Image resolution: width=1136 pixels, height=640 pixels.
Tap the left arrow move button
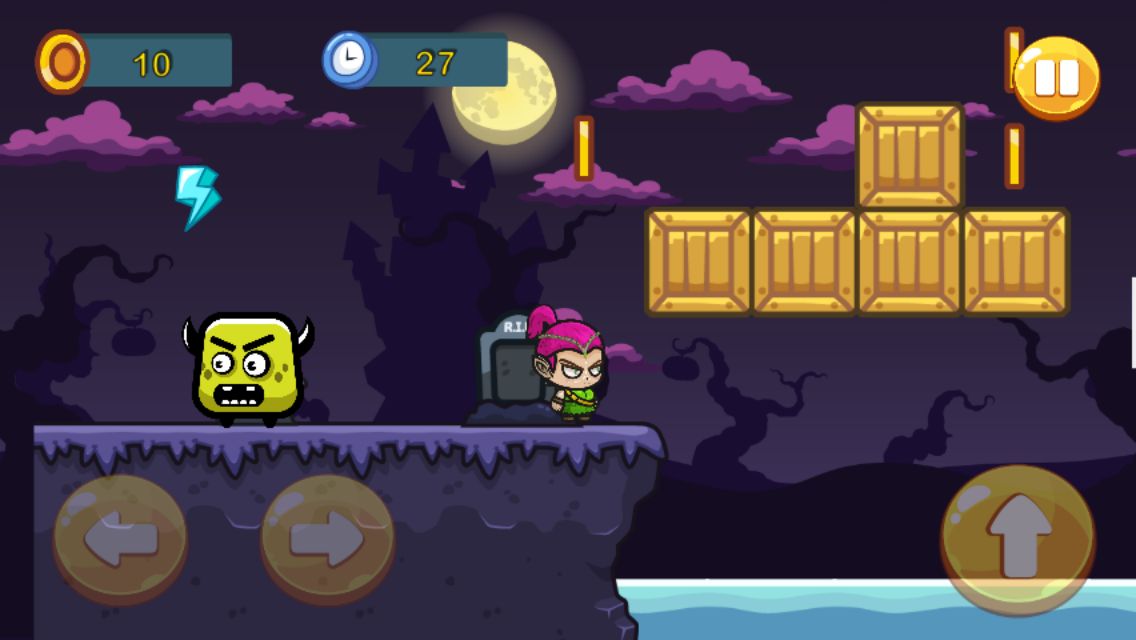coord(120,540)
